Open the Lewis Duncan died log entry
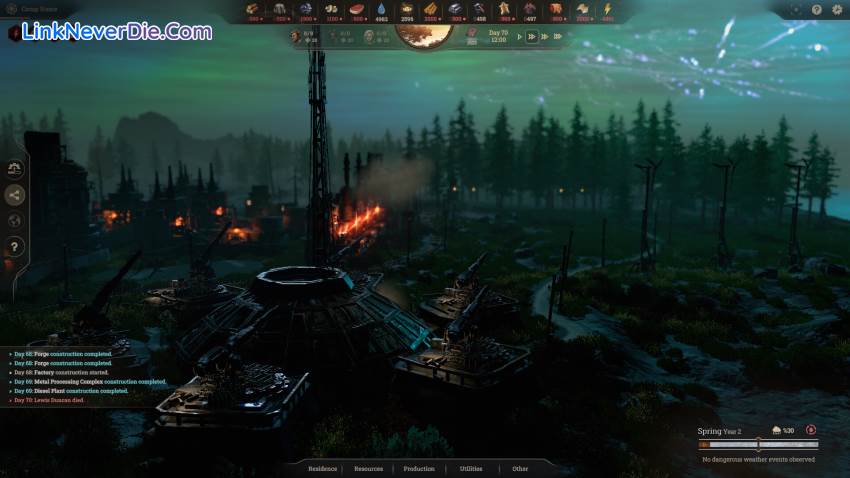 point(62,400)
